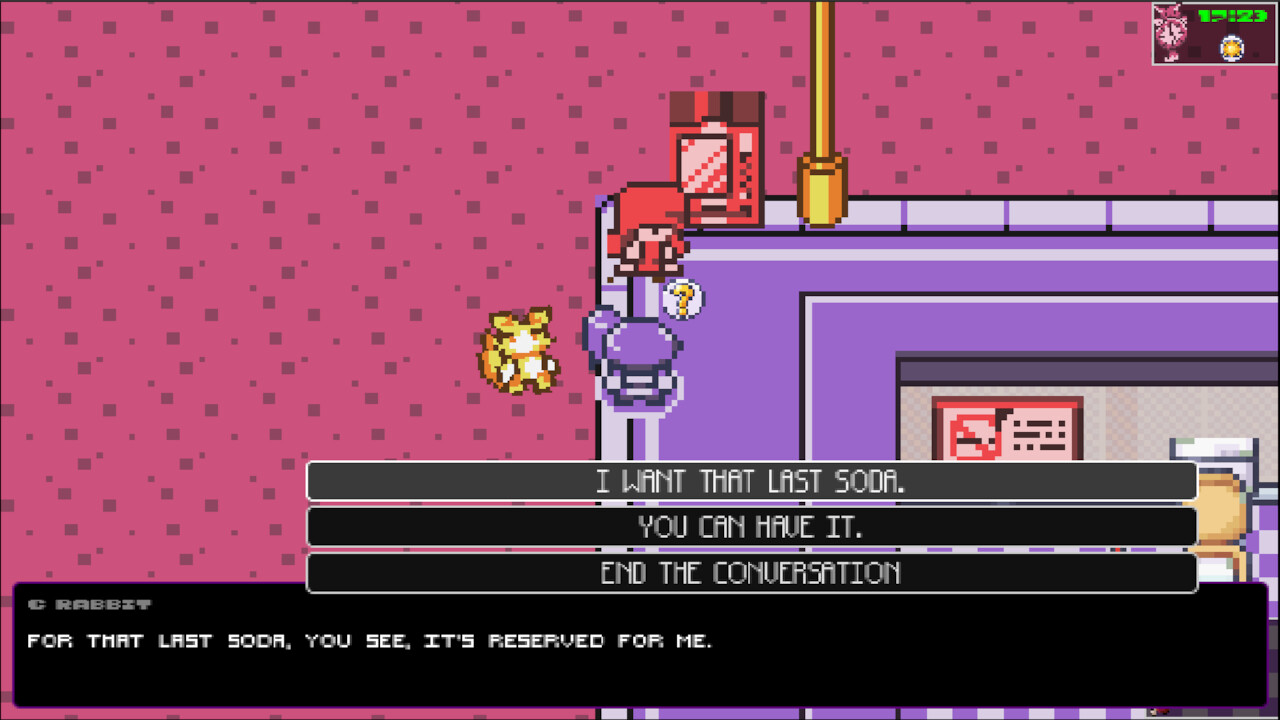
Task: Click the yellow dog companion sprite
Action: [x=520, y=350]
